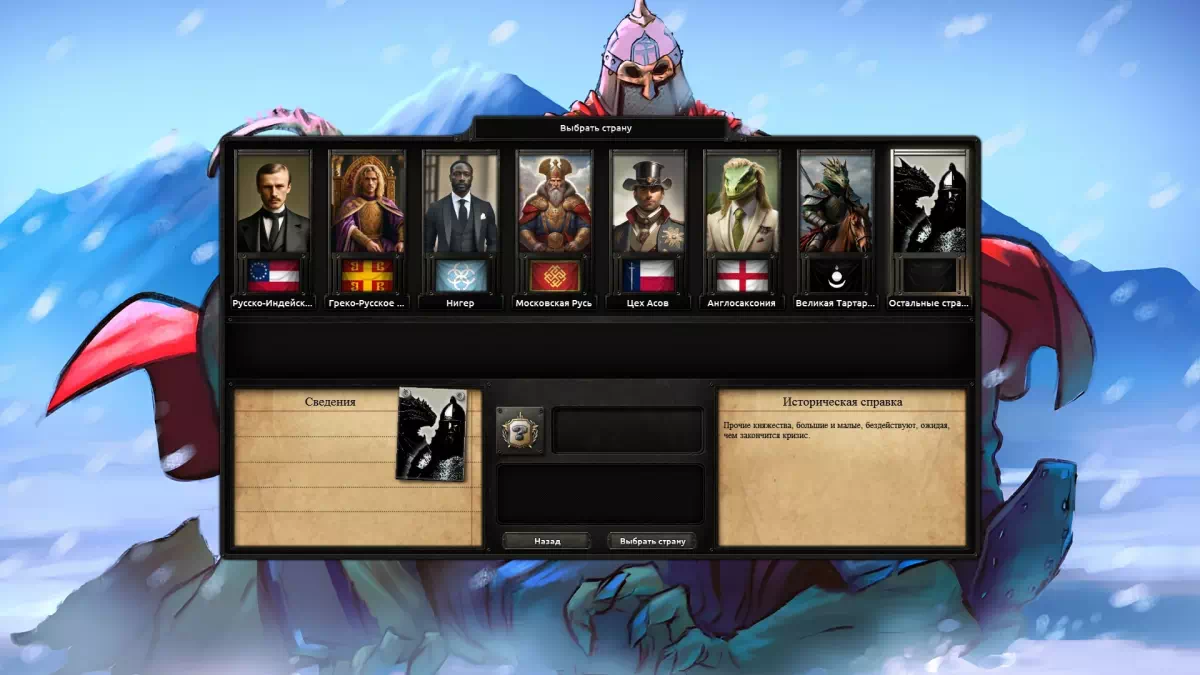This screenshot has width=1200, height=675.
Task: Click the question mark ideology emblem
Action: (520, 431)
